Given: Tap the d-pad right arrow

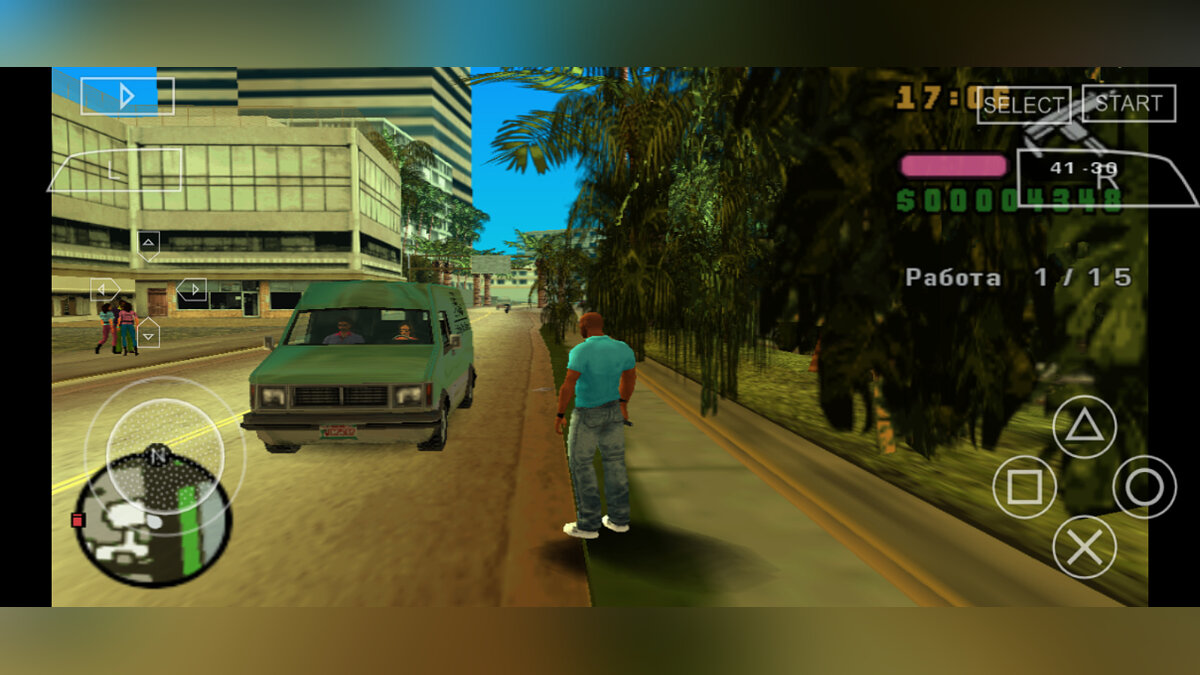Looking at the screenshot, I should [191, 290].
